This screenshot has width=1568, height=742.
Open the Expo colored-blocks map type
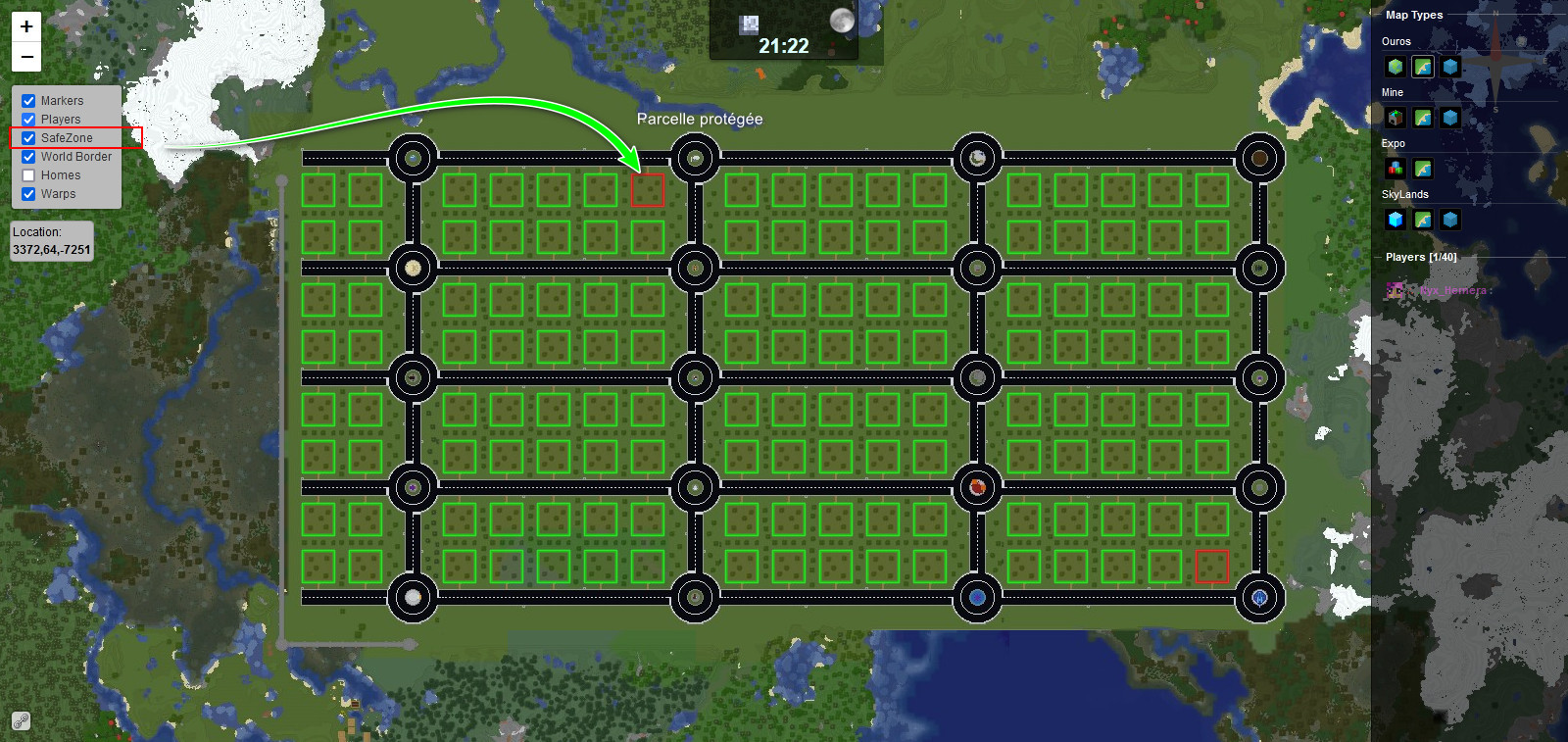pyautogui.click(x=1396, y=169)
